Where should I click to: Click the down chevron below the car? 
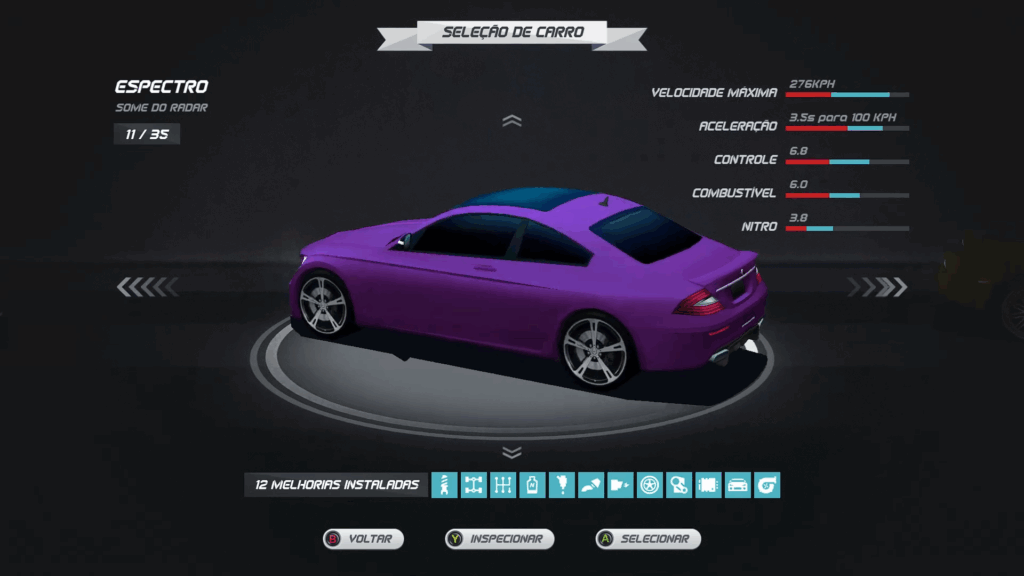pyautogui.click(x=512, y=453)
